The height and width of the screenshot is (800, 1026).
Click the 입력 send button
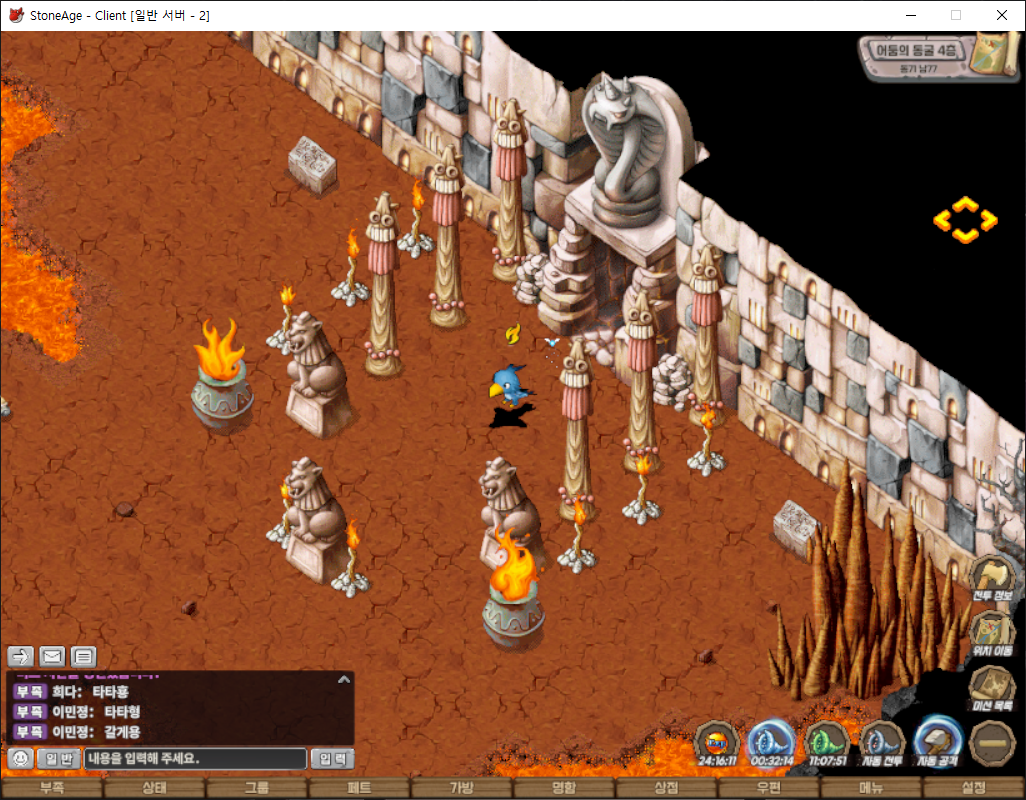click(x=332, y=759)
